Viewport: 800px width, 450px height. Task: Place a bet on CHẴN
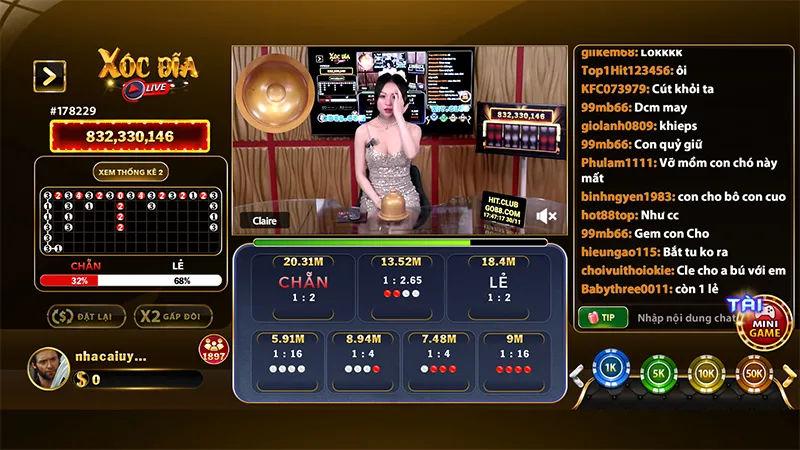303,282
